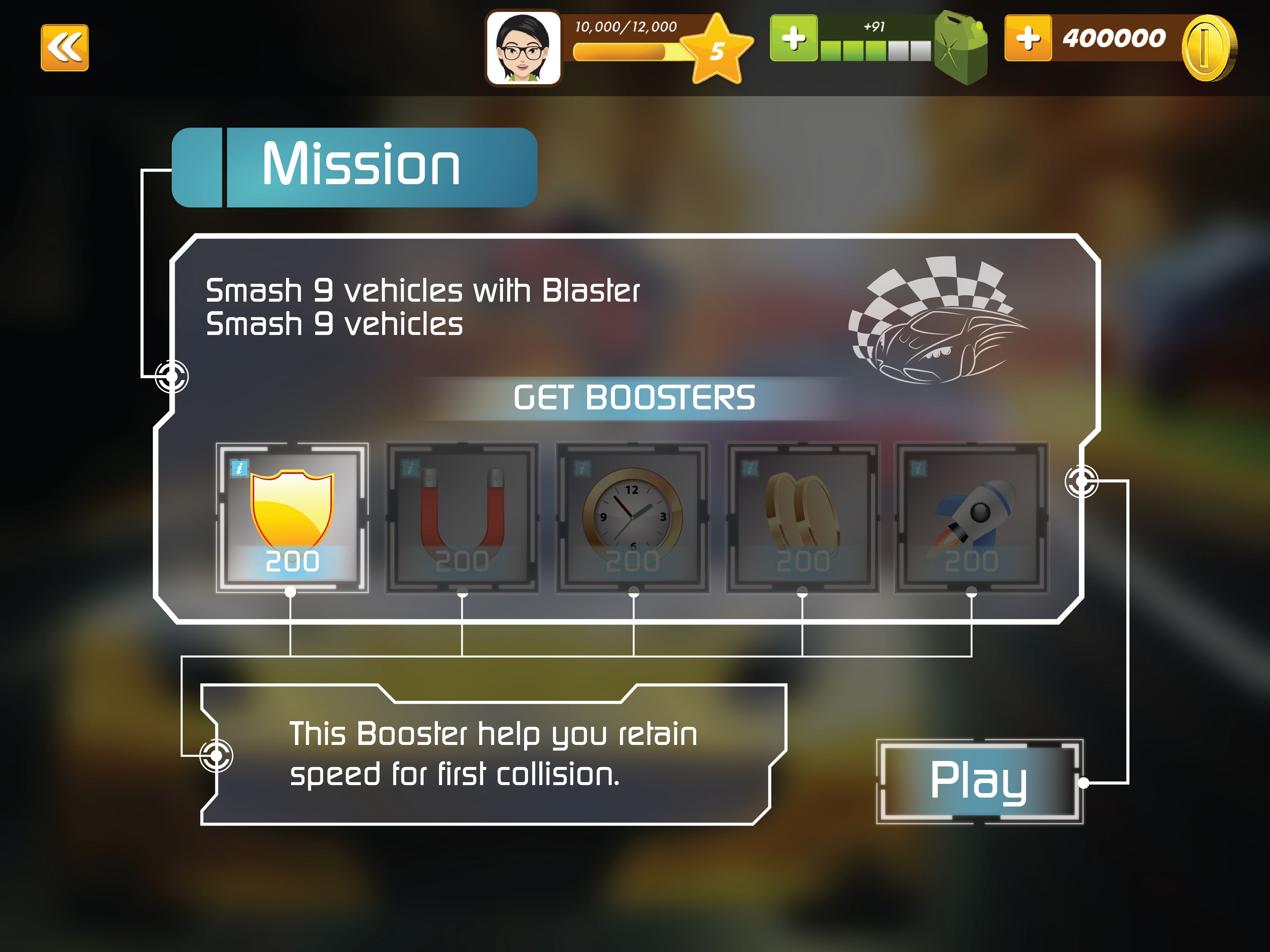This screenshot has height=952, width=1270.
Task: Buy more coins with orange plus
Action: pos(1028,38)
